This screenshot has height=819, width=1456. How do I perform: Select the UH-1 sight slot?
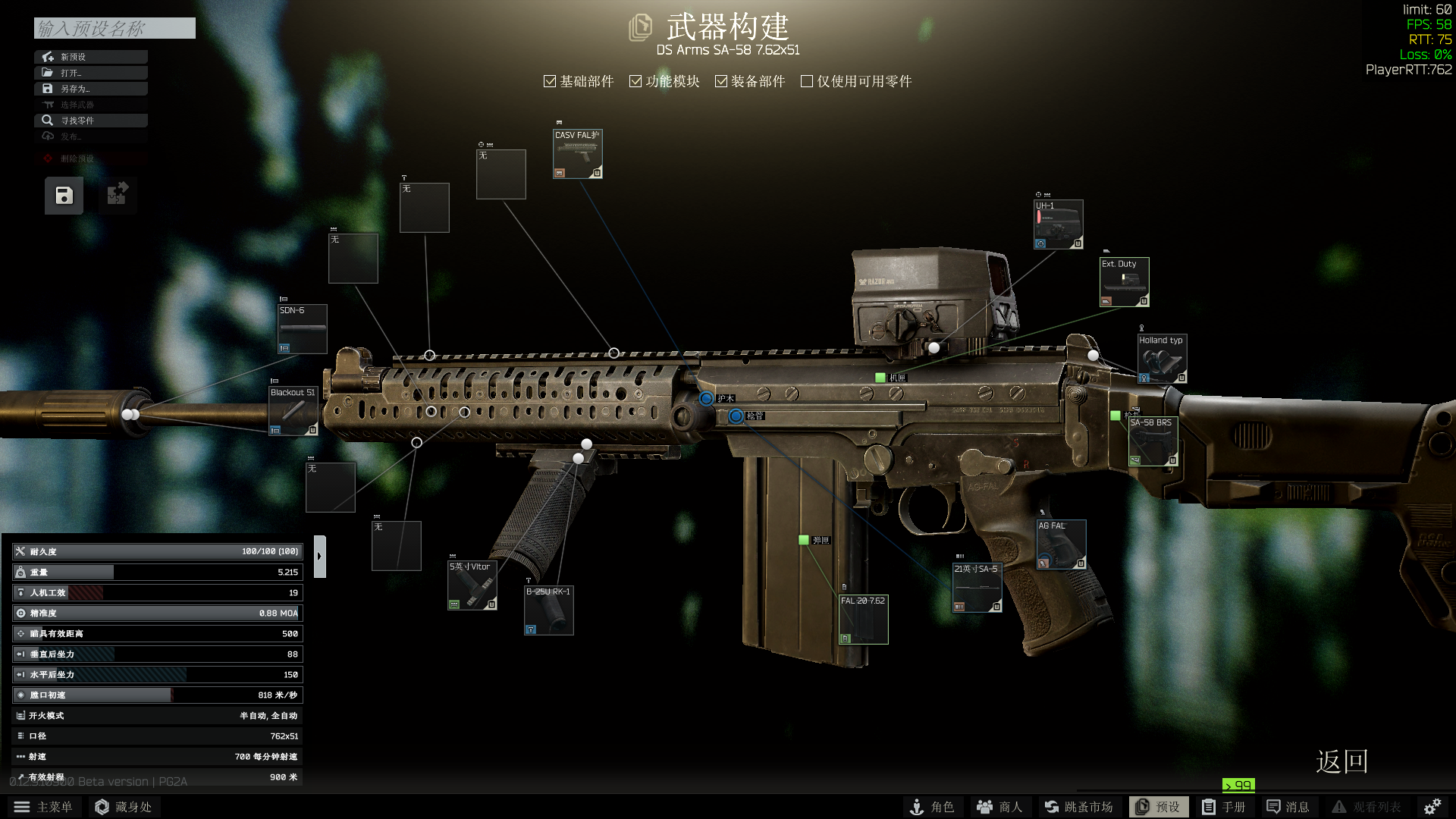(1059, 224)
